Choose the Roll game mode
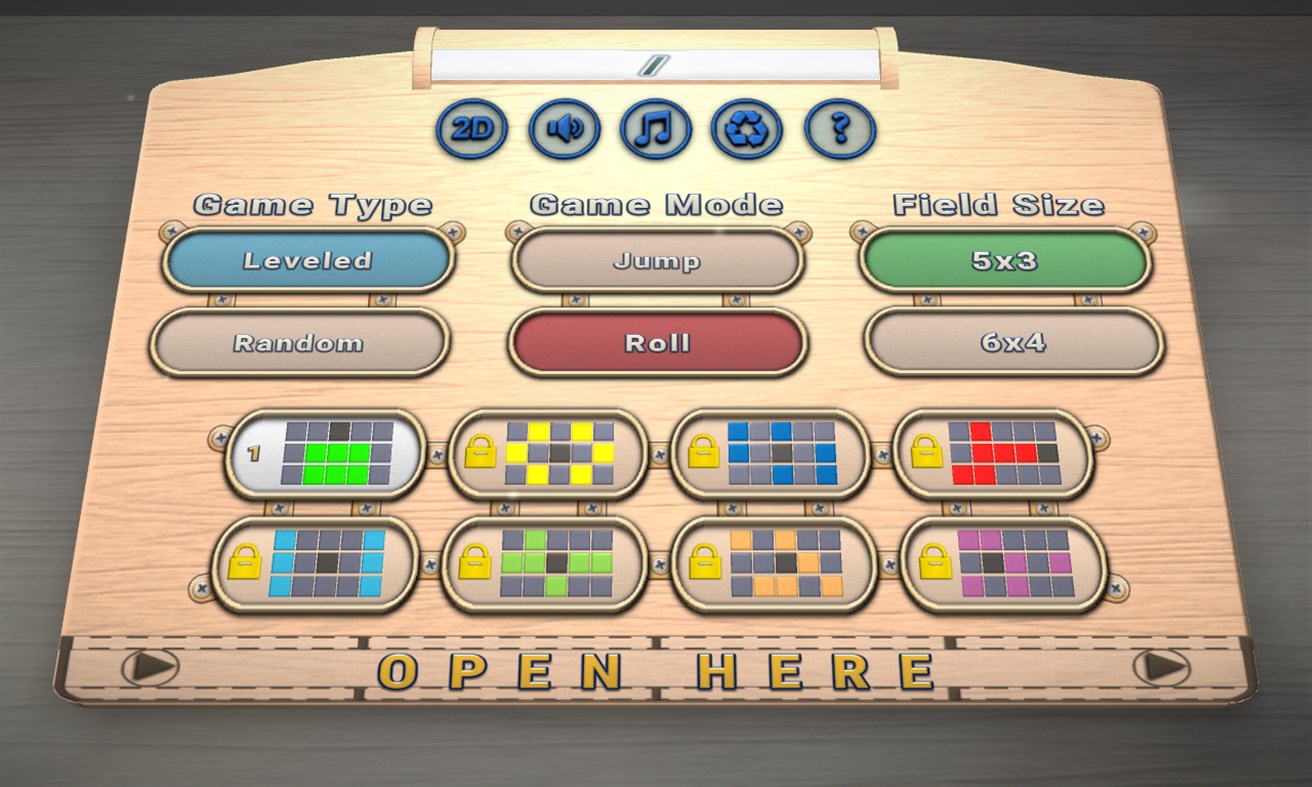This screenshot has width=1312, height=787. coord(657,342)
